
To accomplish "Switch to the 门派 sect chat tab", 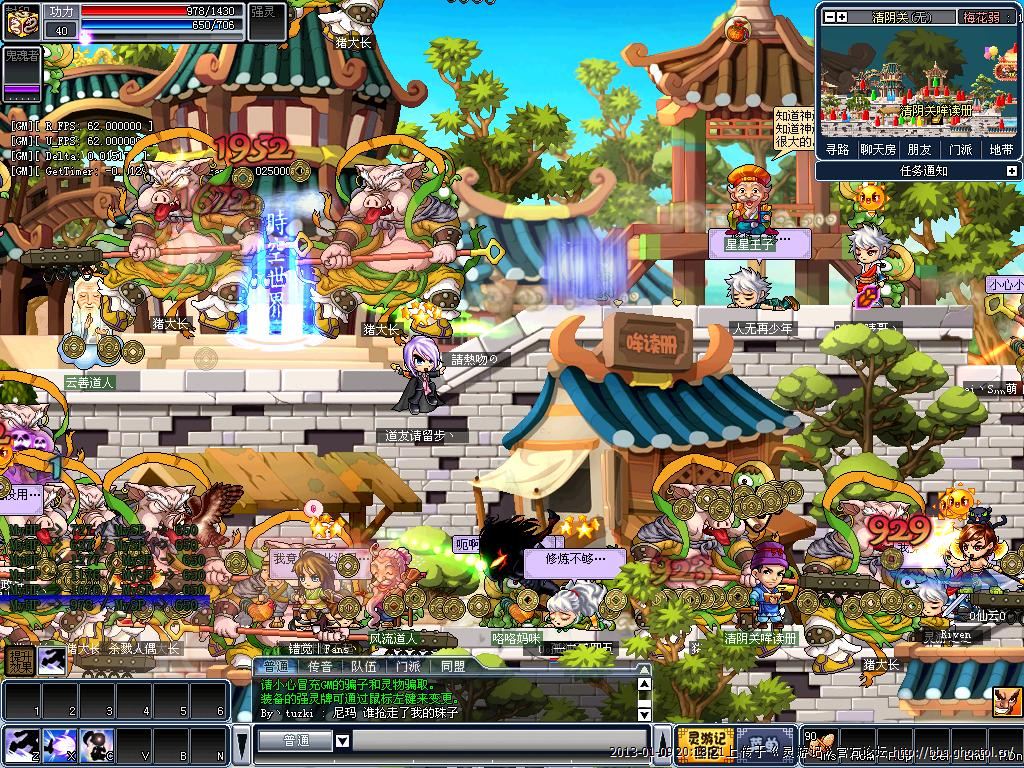I will [x=408, y=666].
